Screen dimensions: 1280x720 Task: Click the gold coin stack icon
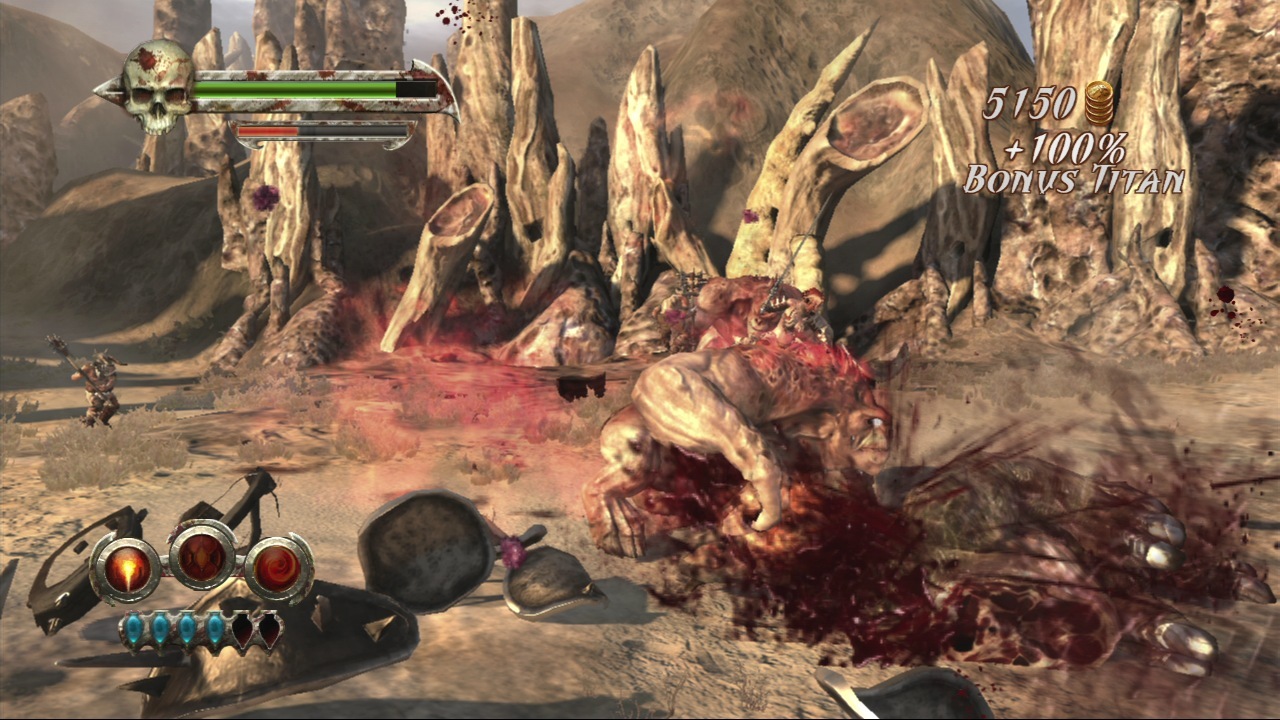pyautogui.click(x=1099, y=103)
